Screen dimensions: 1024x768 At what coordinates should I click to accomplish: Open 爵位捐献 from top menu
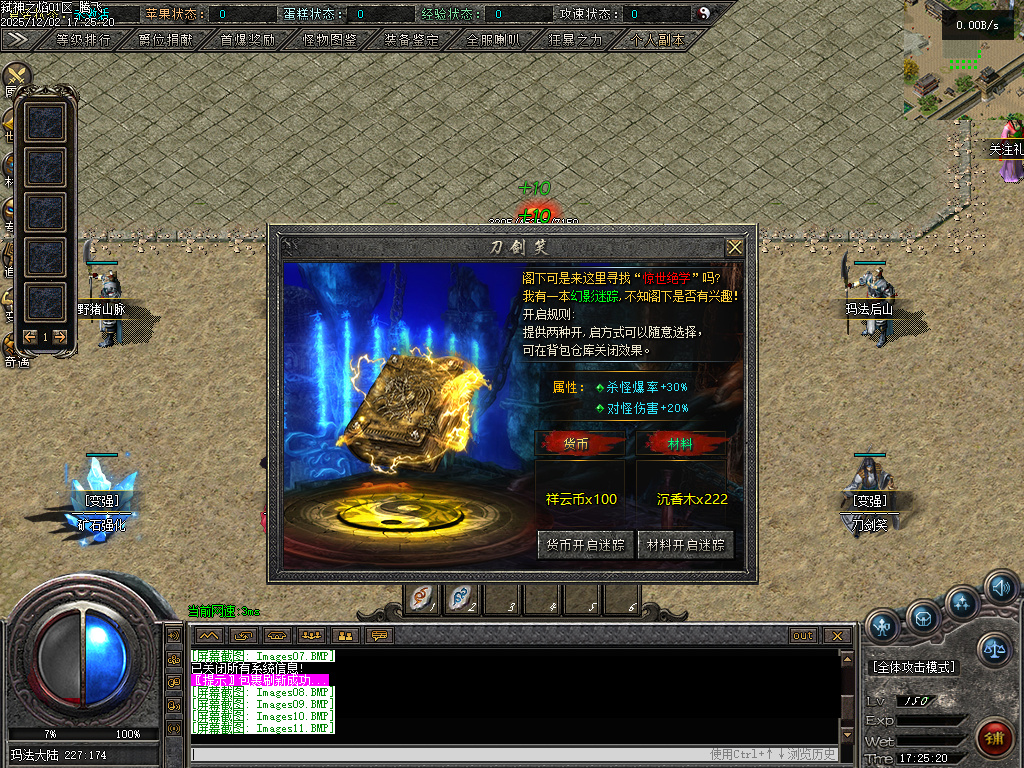click(157, 40)
